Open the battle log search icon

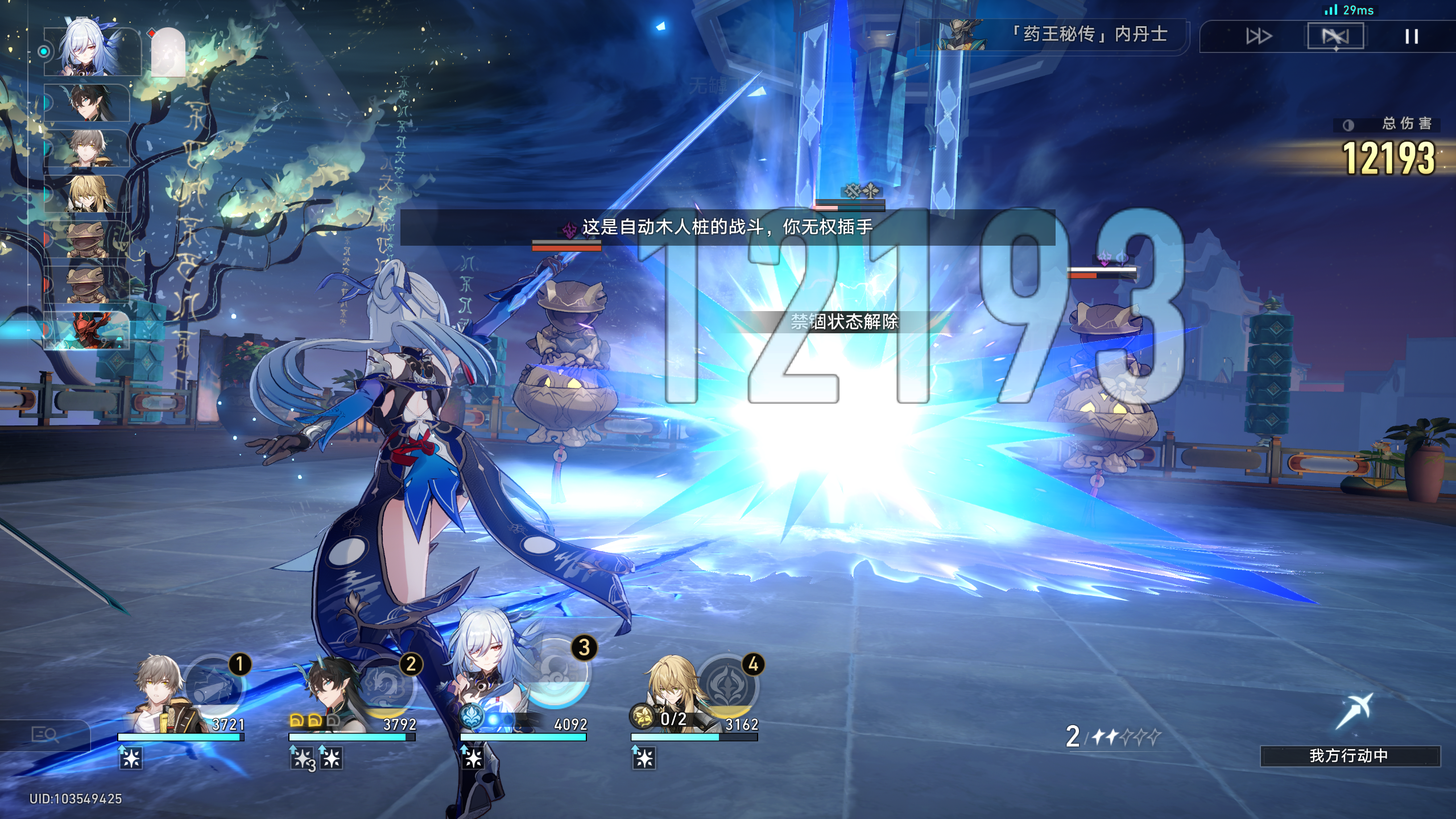click(45, 735)
